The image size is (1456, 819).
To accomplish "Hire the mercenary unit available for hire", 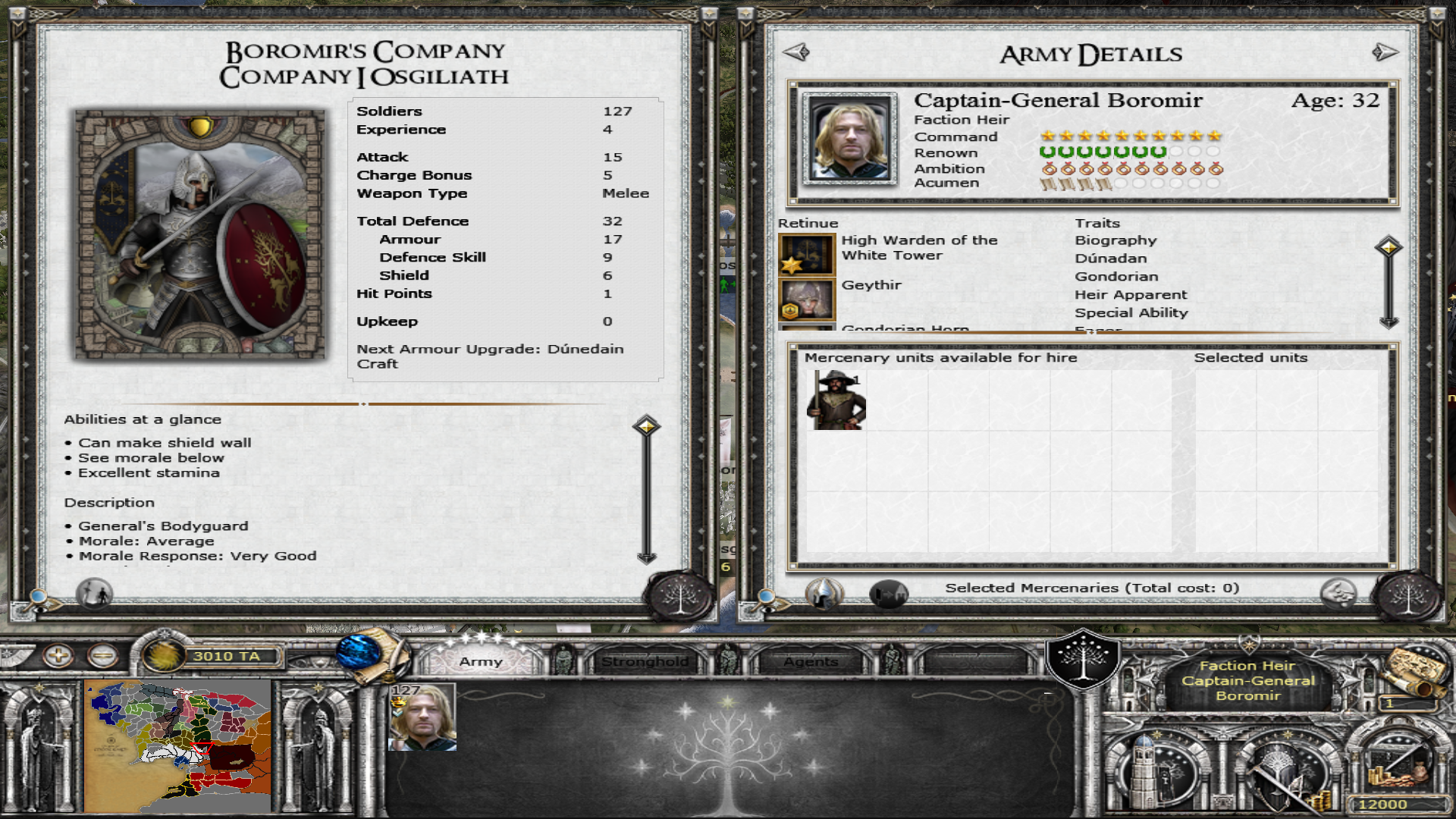I will coord(836,400).
